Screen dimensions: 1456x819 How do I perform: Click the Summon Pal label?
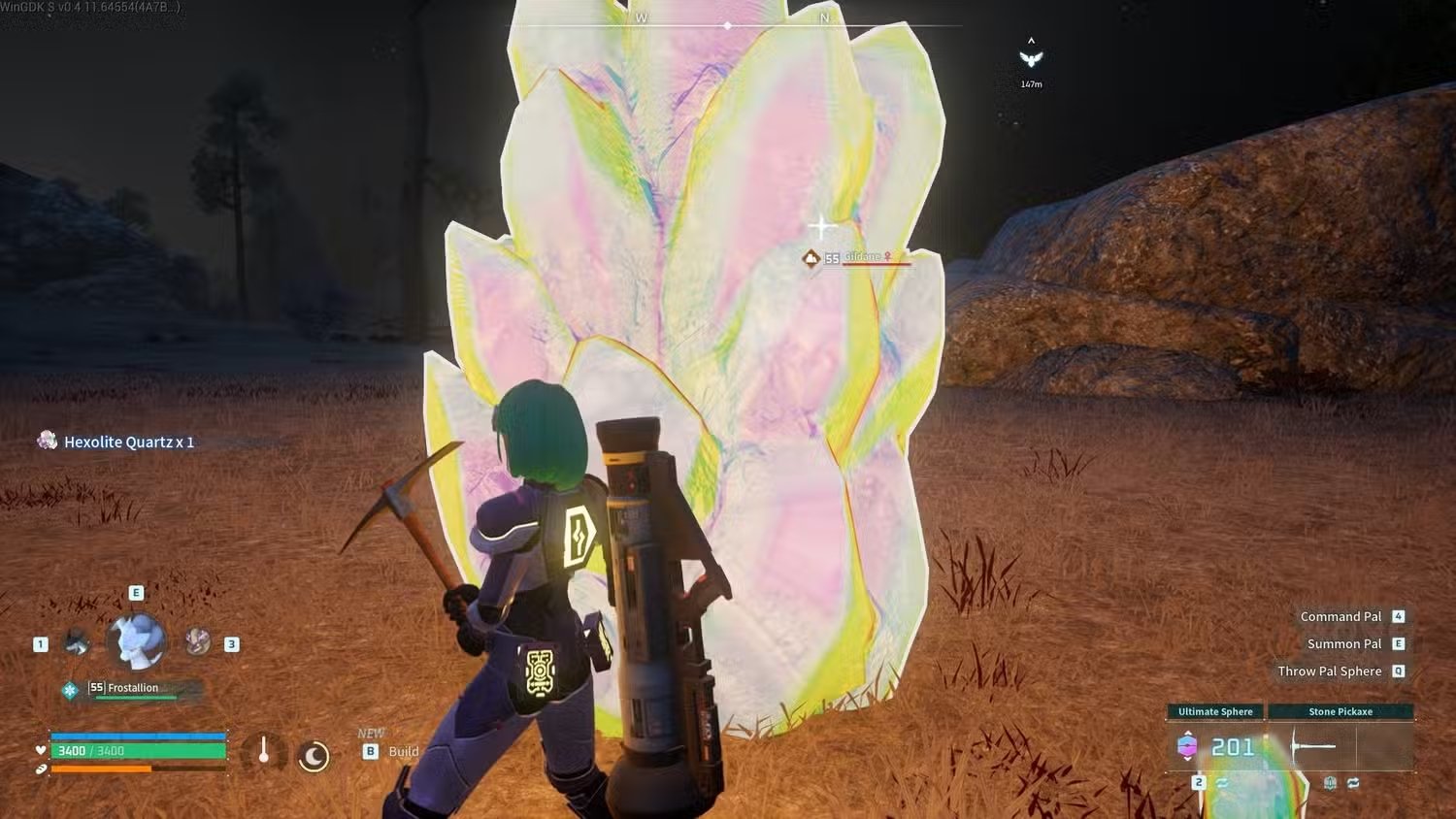pos(1343,643)
